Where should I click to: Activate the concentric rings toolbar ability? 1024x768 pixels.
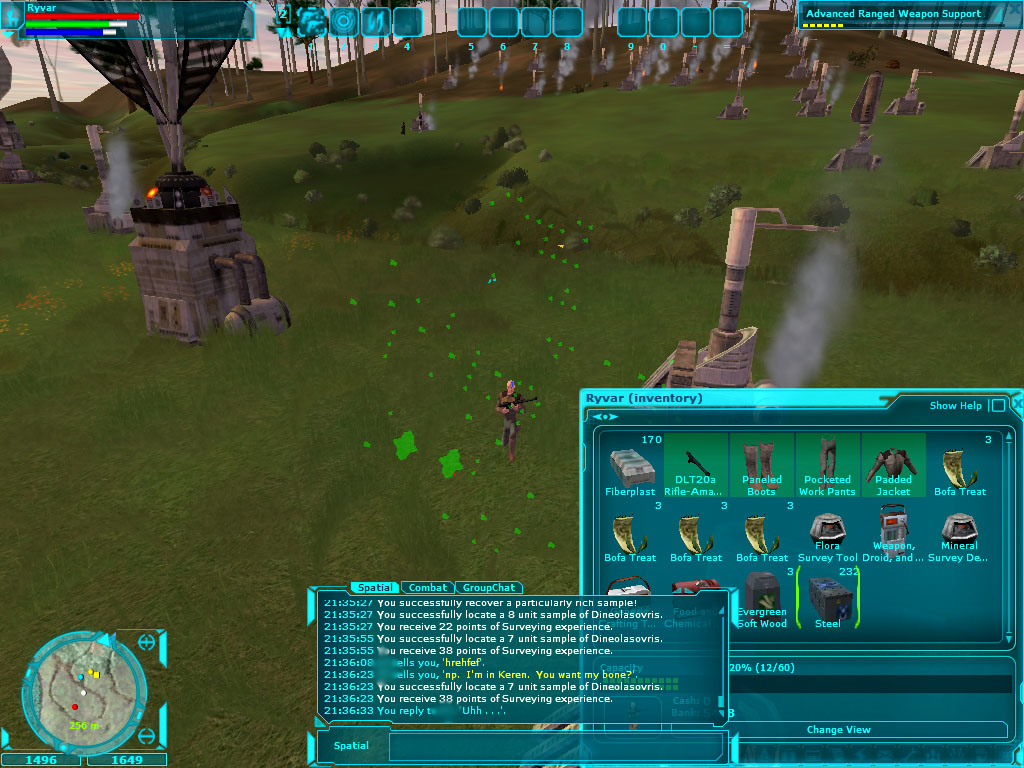[344, 21]
